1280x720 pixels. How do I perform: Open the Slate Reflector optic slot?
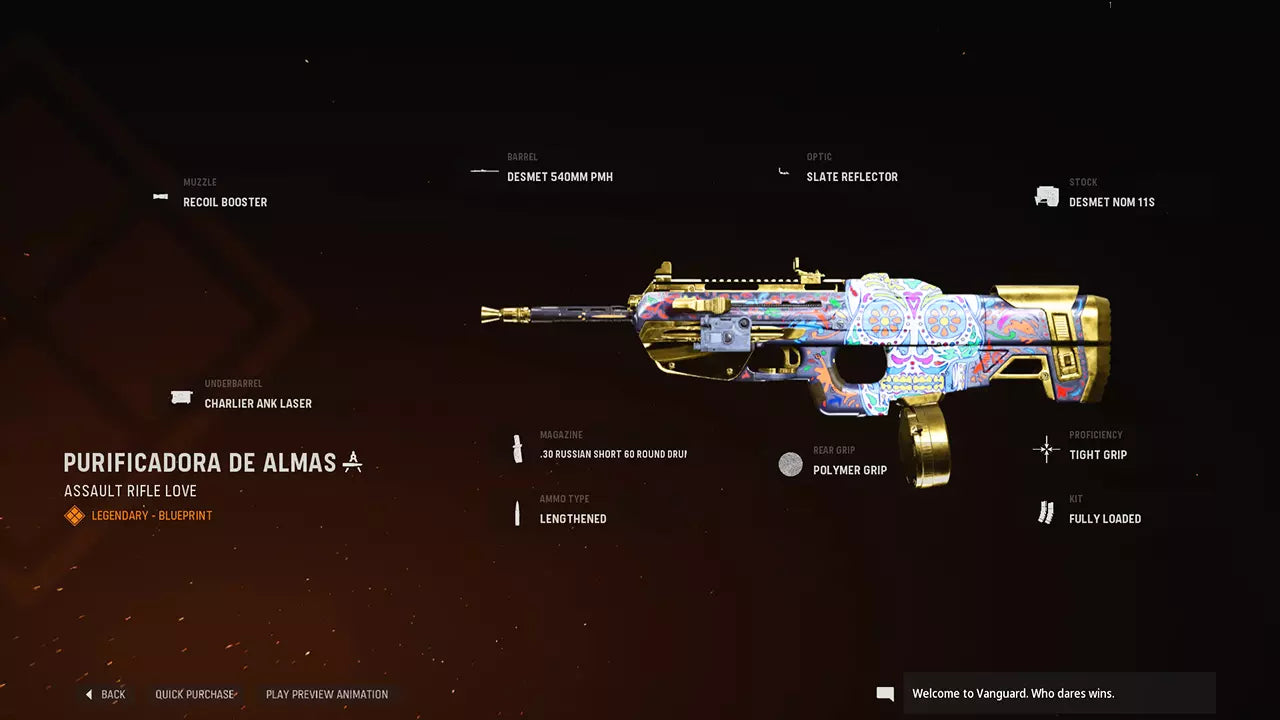point(851,177)
